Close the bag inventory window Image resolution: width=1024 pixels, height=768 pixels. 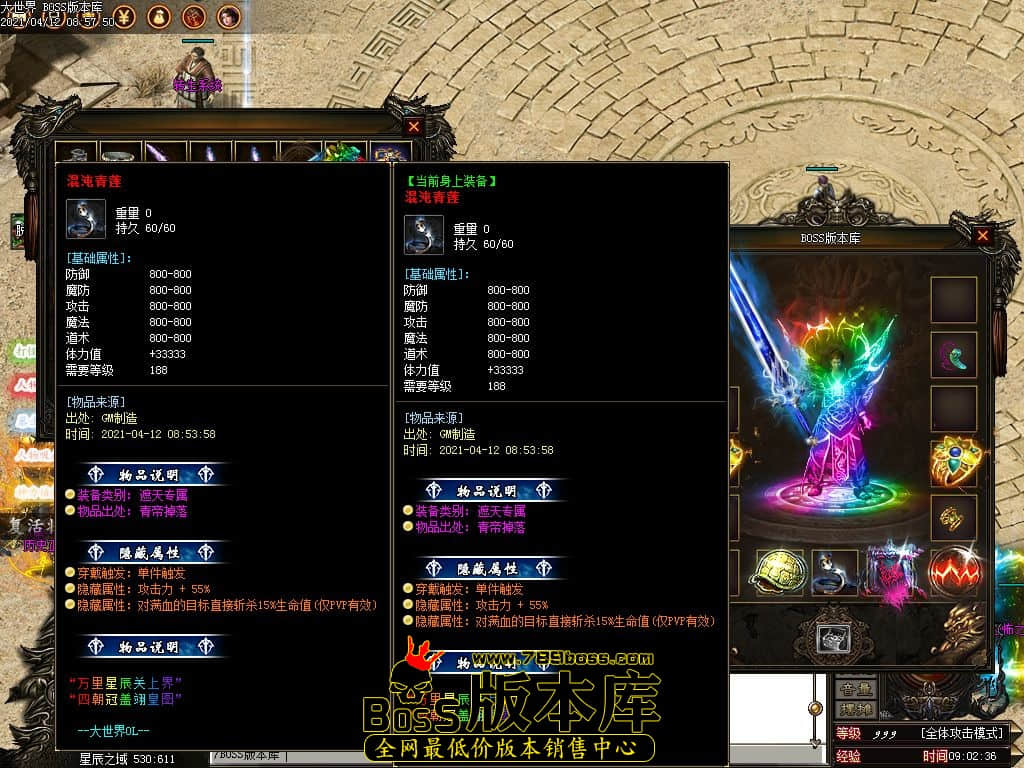pyautogui.click(x=414, y=127)
